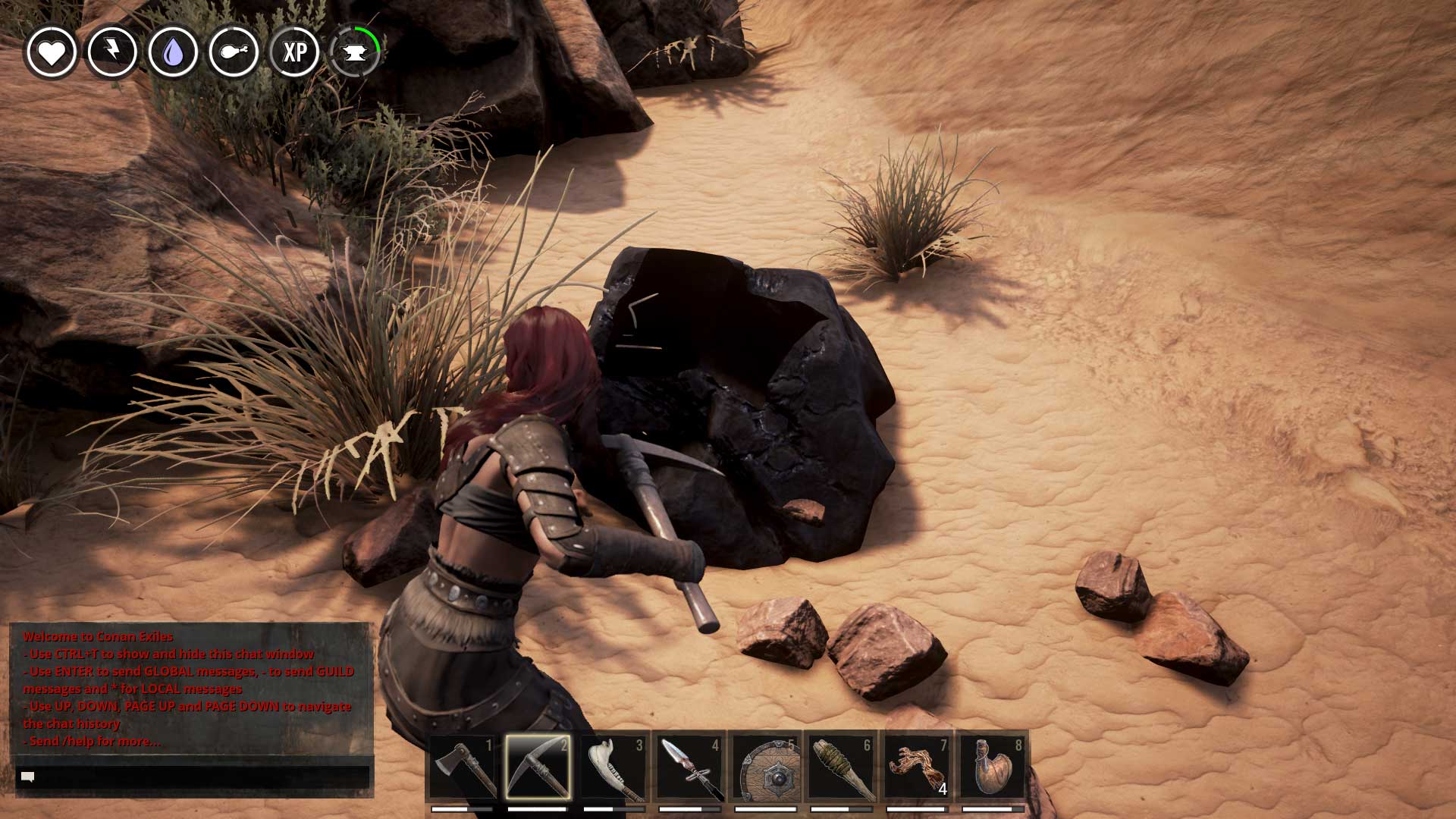Image resolution: width=1456 pixels, height=819 pixels.
Task: Click the lightning bolt stamina icon
Action: pos(112,52)
